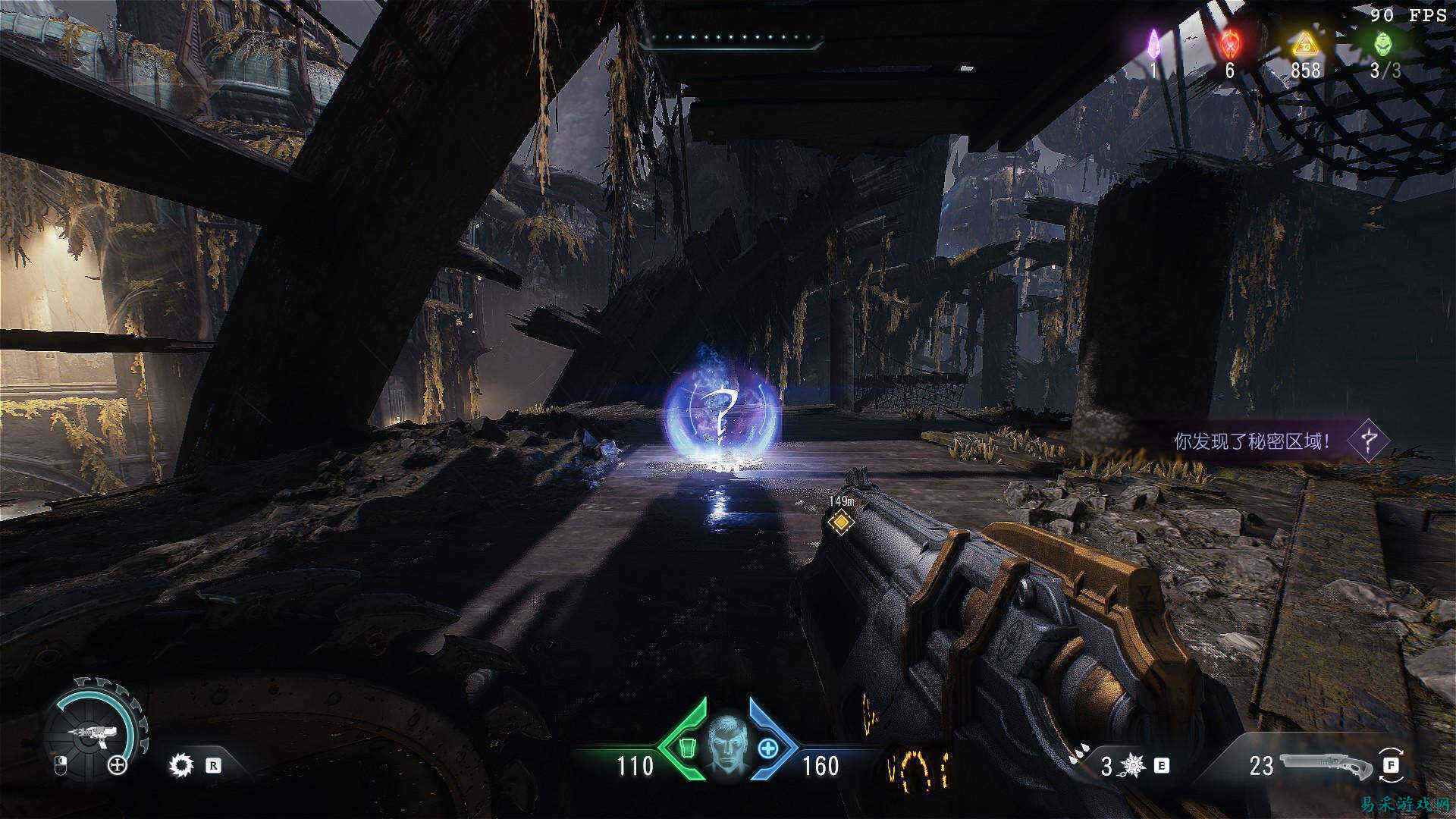The image size is (1456, 819).
Task: Click the purple crystal resource icon
Action: (x=1153, y=42)
